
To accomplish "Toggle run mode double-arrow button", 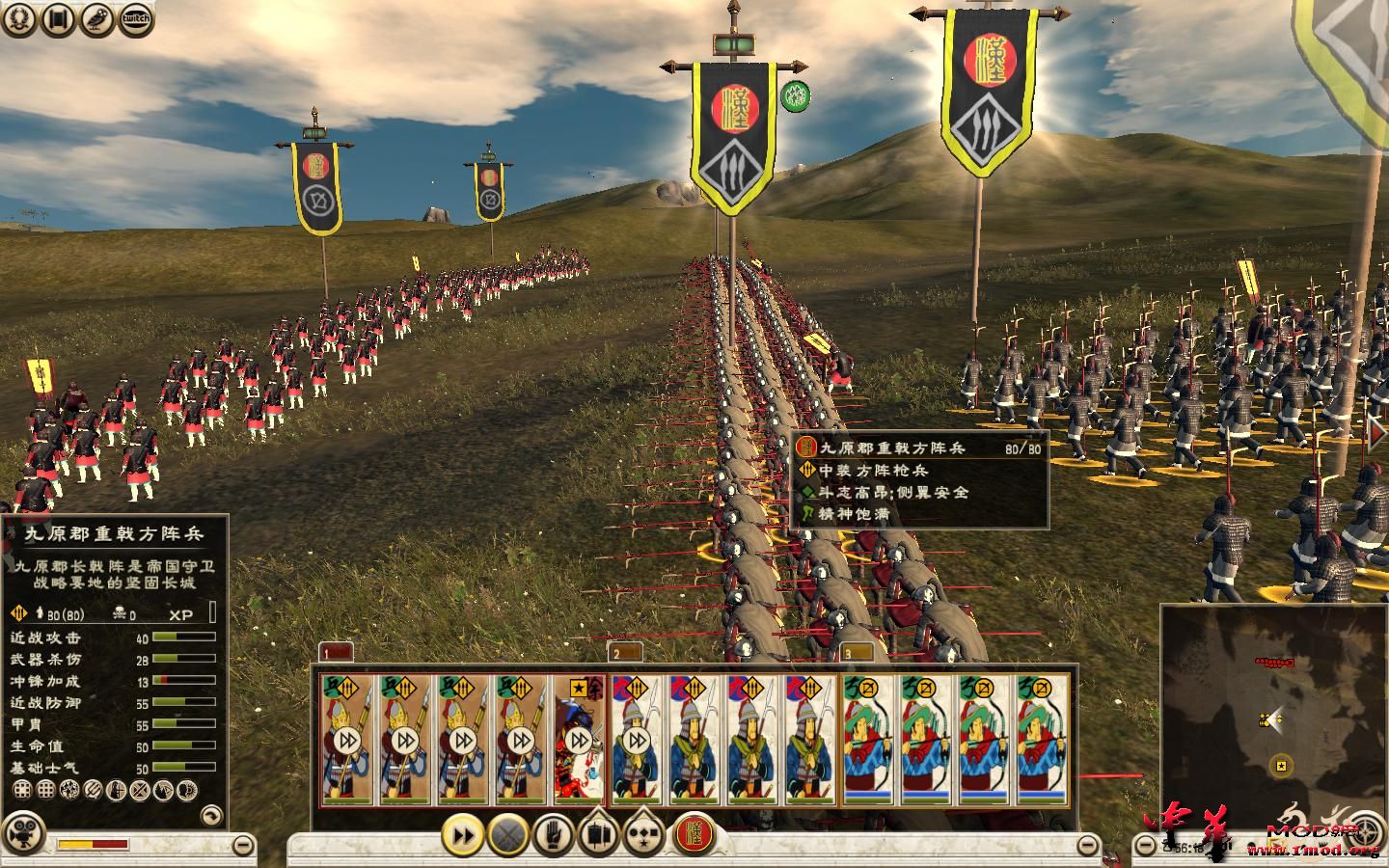I will [463, 834].
